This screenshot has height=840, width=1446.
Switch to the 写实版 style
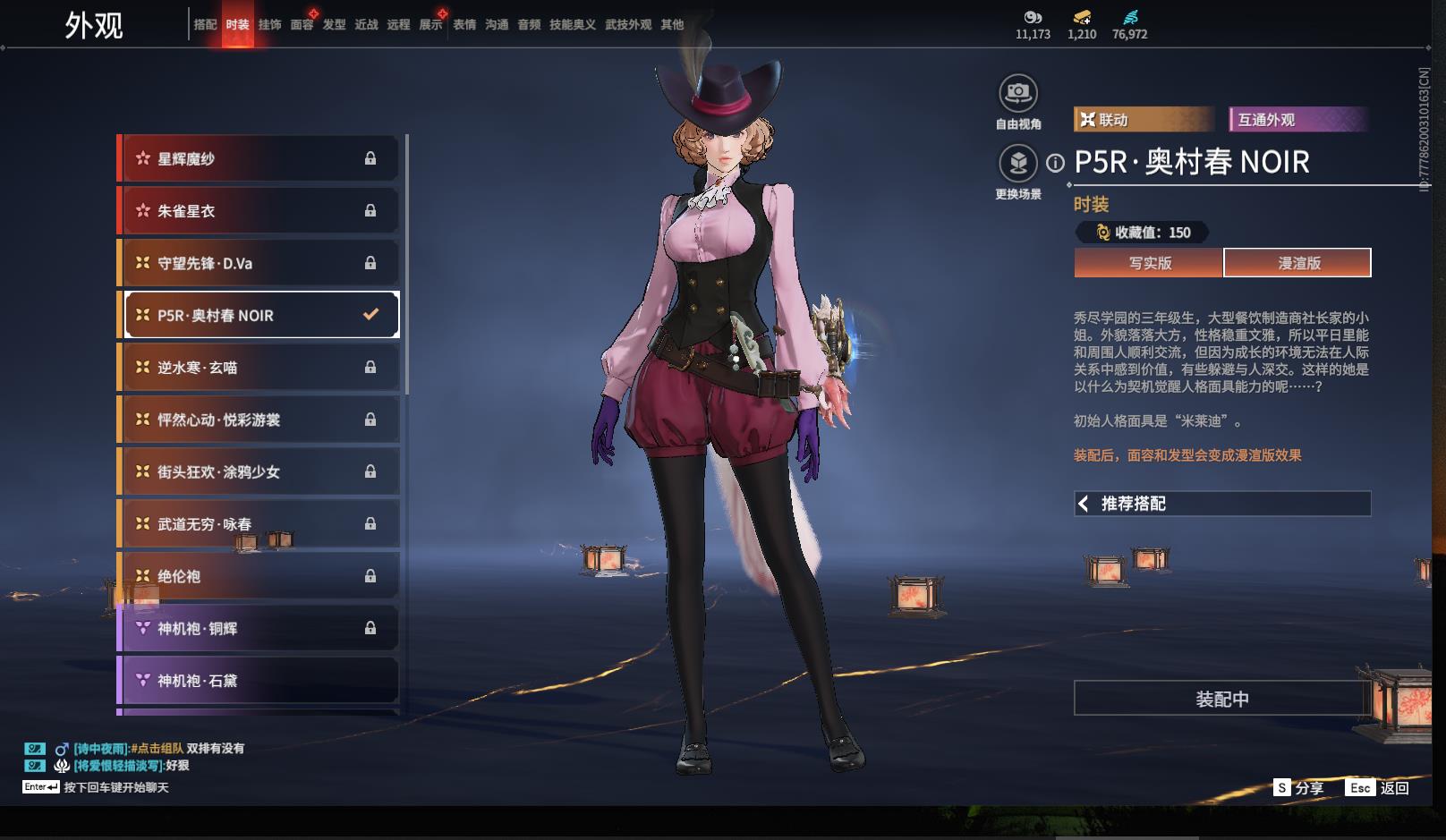point(1149,263)
